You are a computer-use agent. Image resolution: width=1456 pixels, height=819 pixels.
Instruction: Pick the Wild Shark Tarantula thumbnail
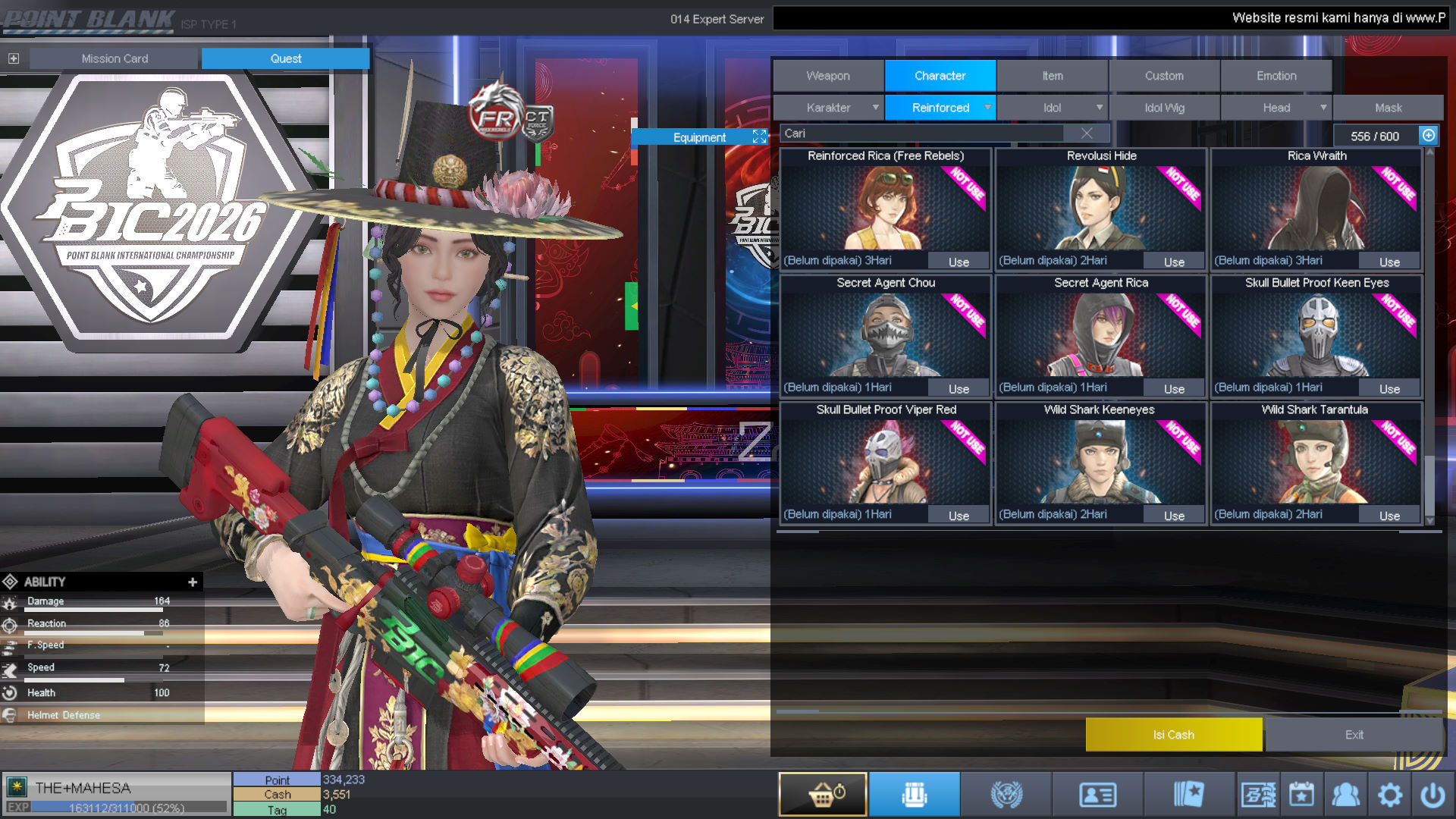pos(1316,461)
